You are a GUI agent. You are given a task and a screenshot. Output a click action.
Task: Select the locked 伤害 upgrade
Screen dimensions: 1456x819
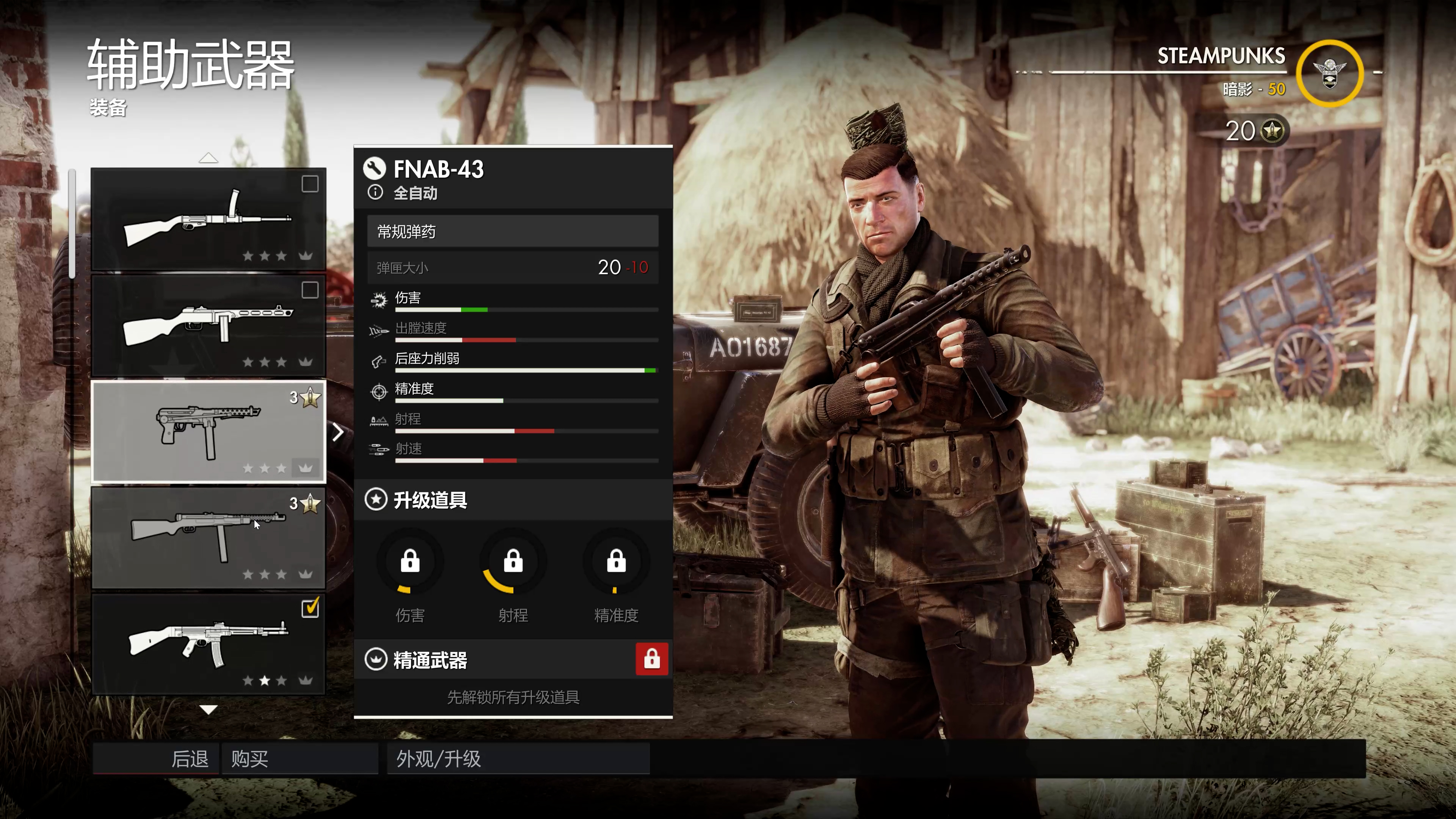[x=410, y=562]
